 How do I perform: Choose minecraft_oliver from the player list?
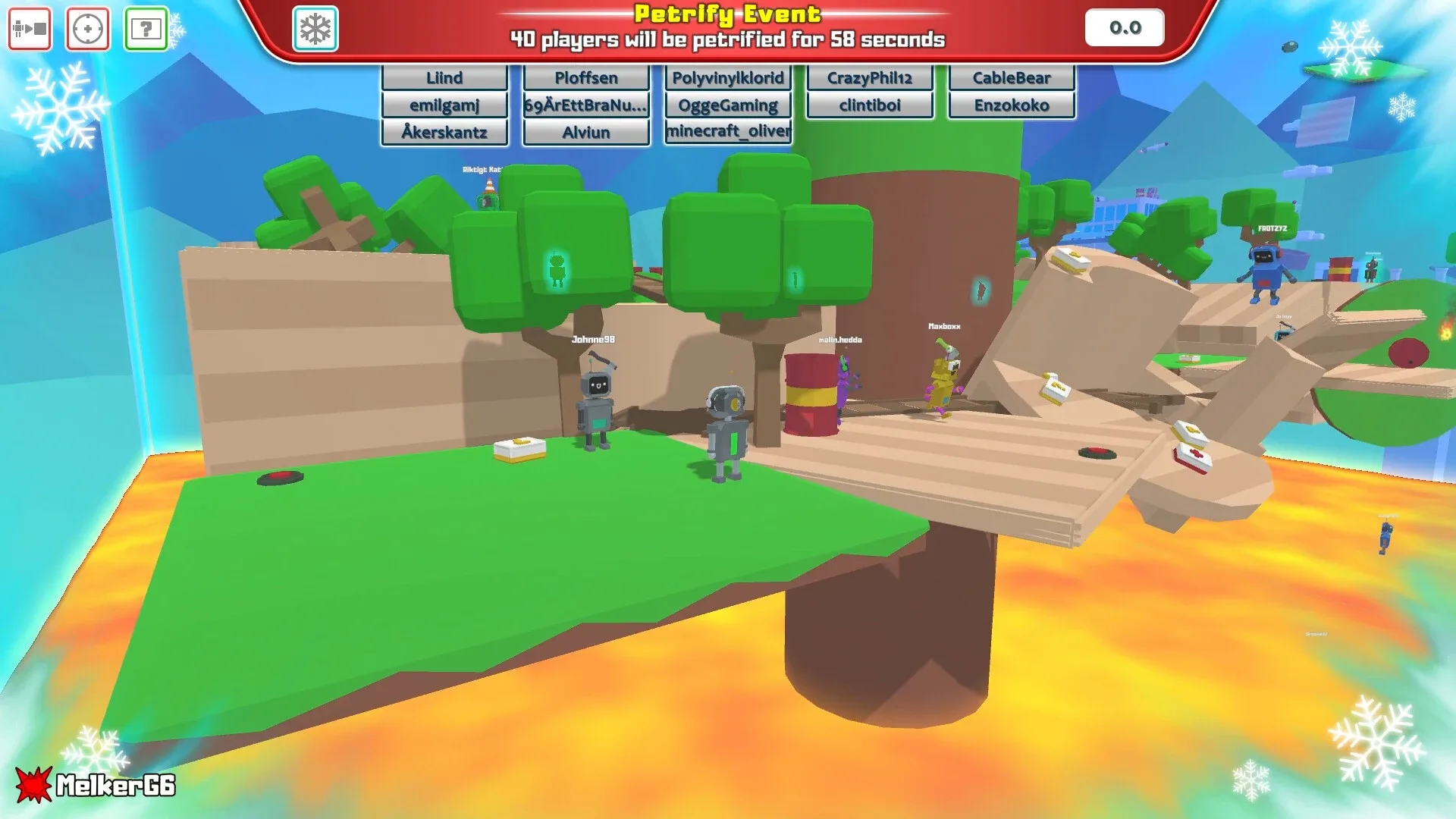[727, 131]
